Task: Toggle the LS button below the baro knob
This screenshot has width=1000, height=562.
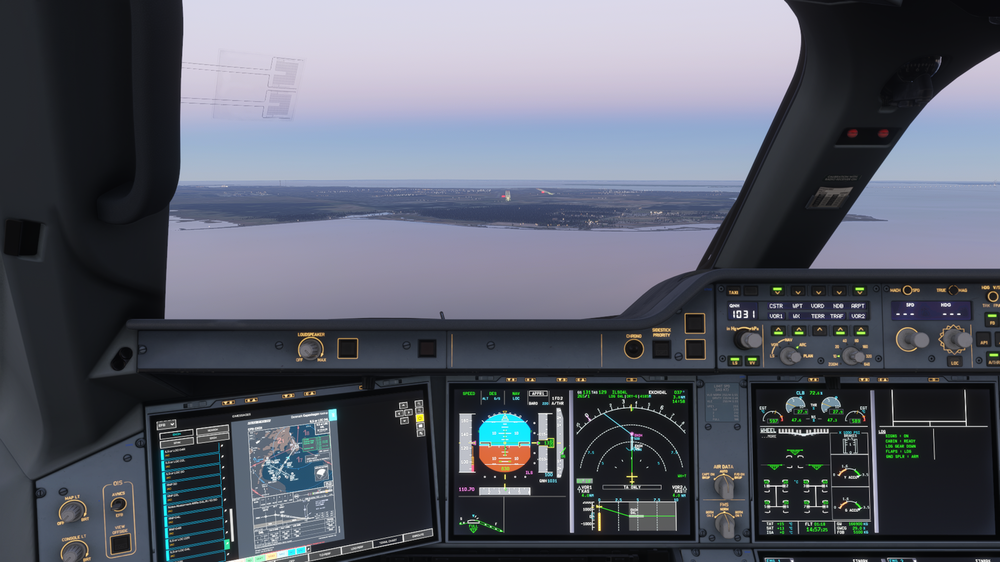Action: pos(735,361)
